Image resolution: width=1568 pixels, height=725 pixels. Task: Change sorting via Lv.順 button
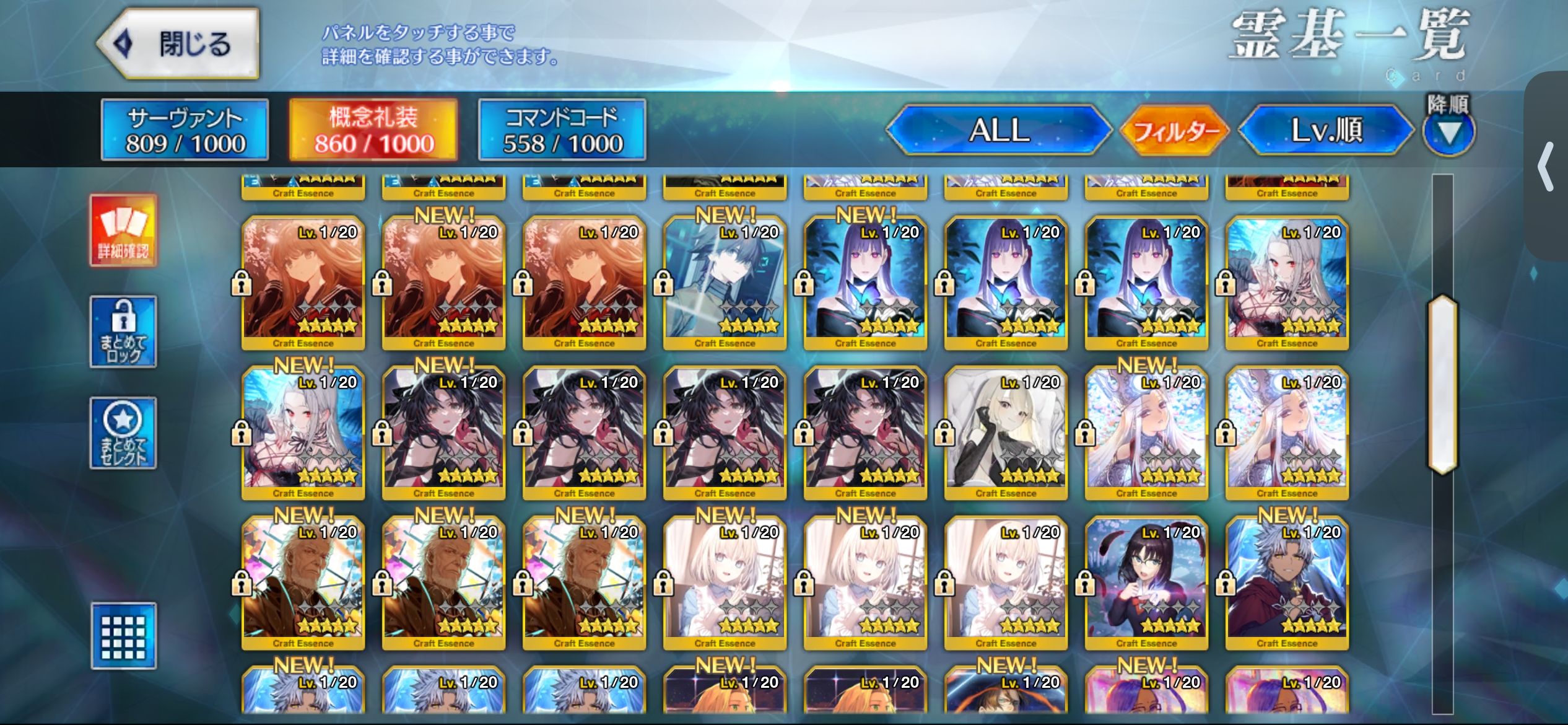pyautogui.click(x=1326, y=130)
